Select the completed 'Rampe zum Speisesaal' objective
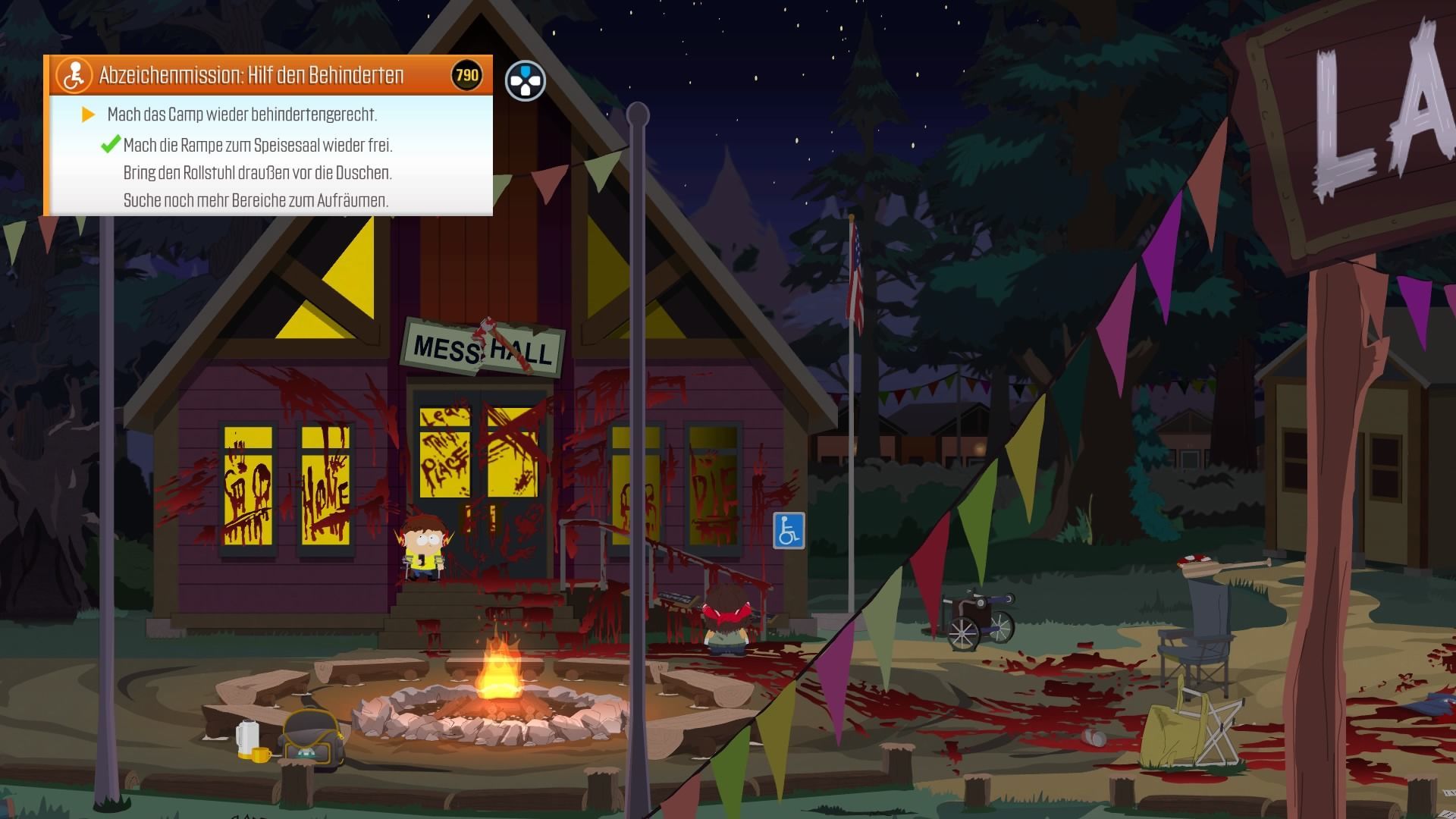1456x819 pixels. pyautogui.click(x=258, y=145)
